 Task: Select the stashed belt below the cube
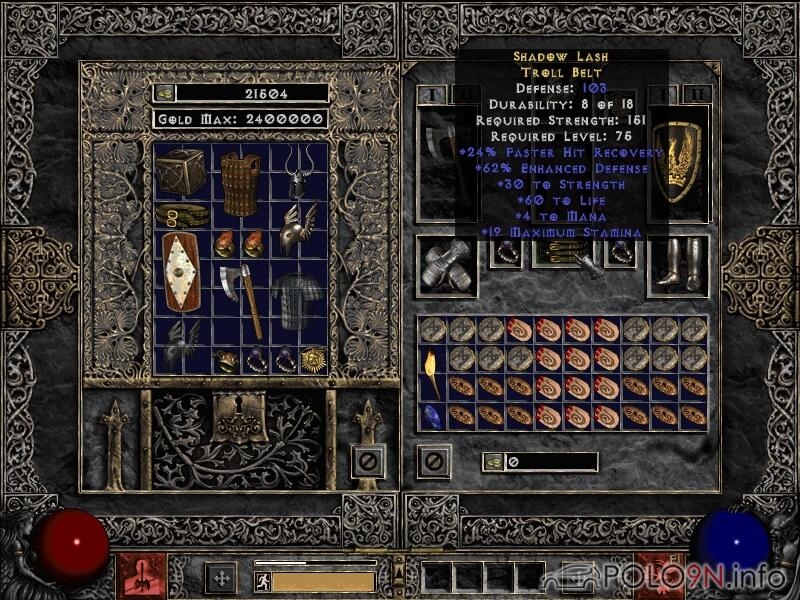[182, 216]
